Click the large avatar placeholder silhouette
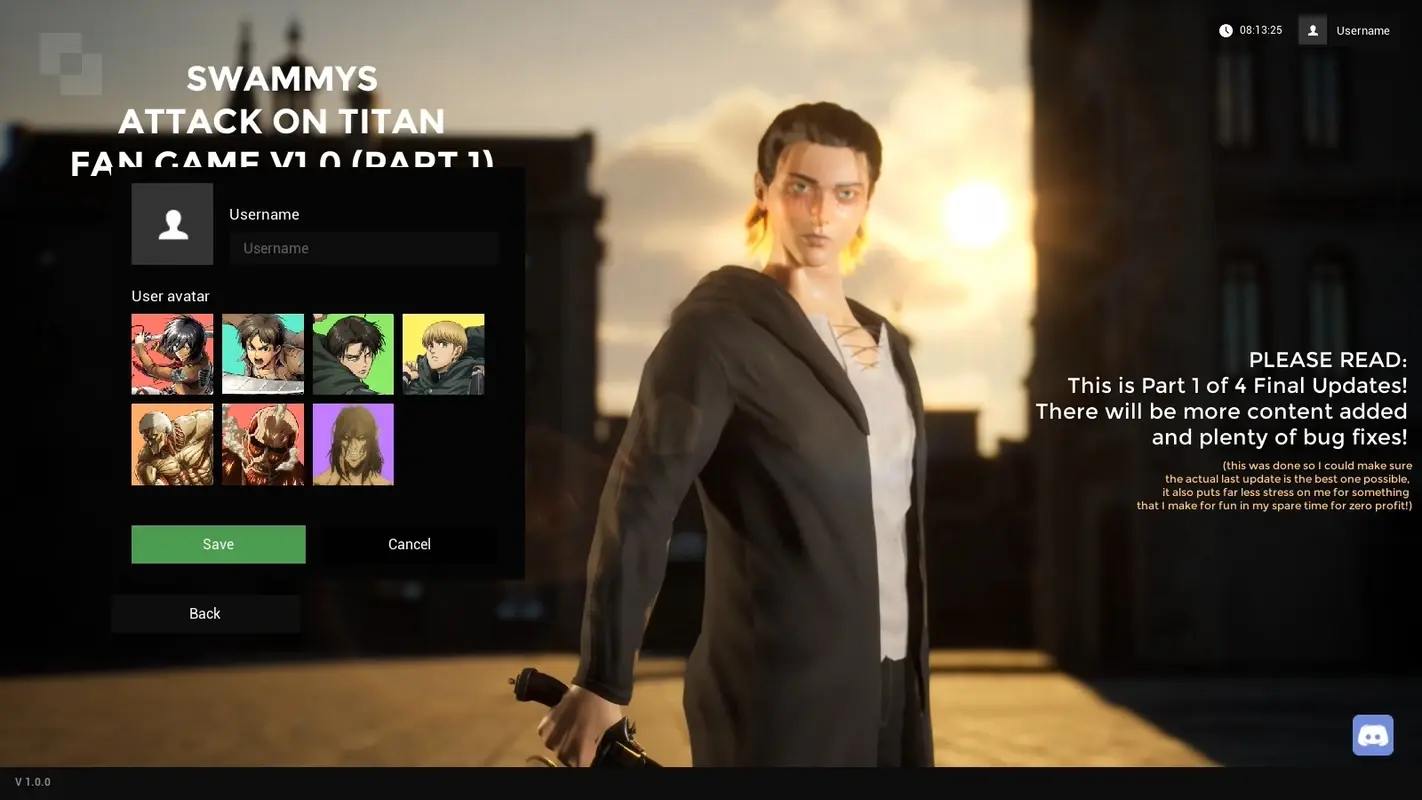 [x=171, y=223]
